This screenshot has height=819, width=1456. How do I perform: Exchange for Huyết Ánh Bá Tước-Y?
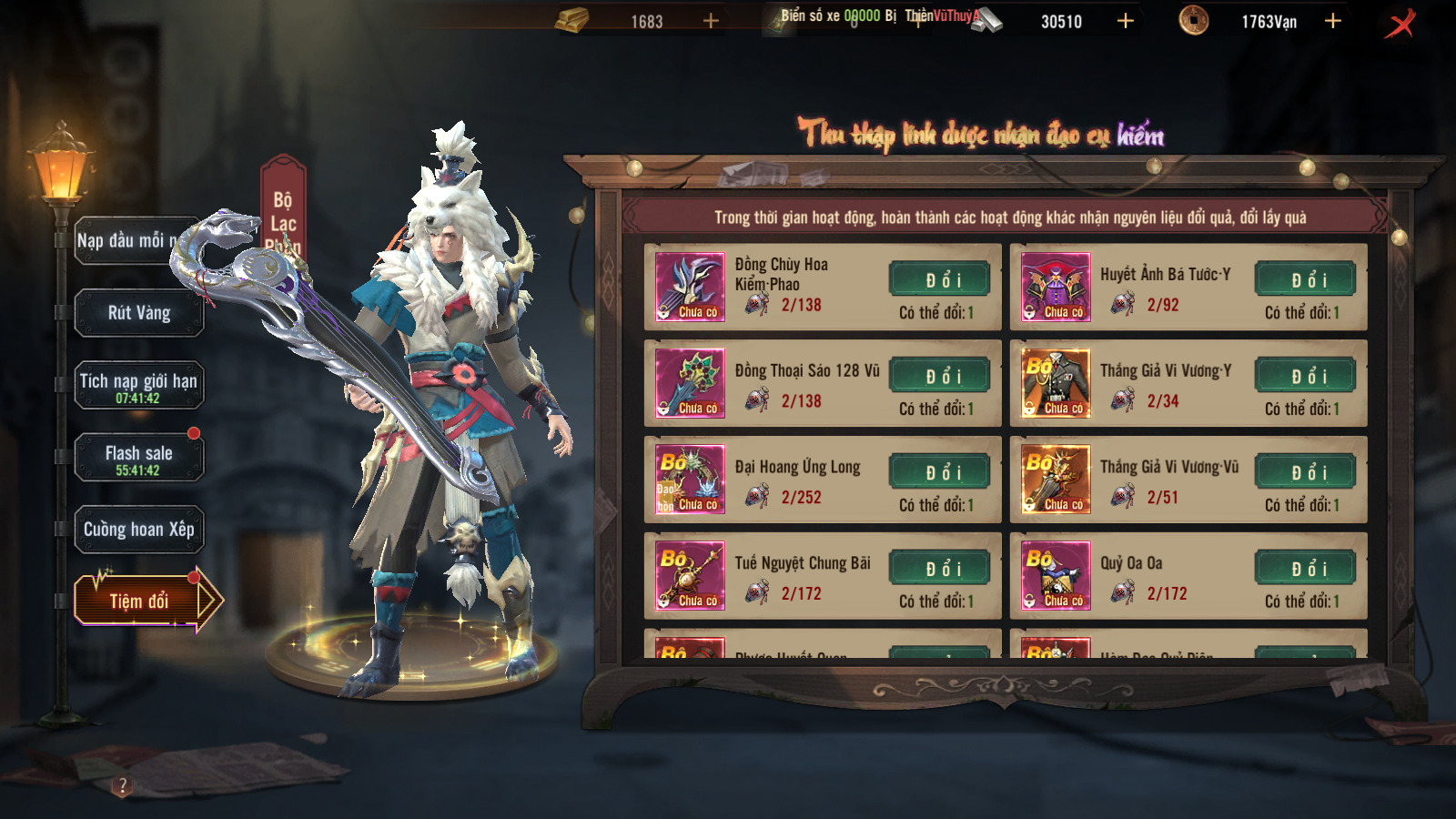pyautogui.click(x=1306, y=279)
